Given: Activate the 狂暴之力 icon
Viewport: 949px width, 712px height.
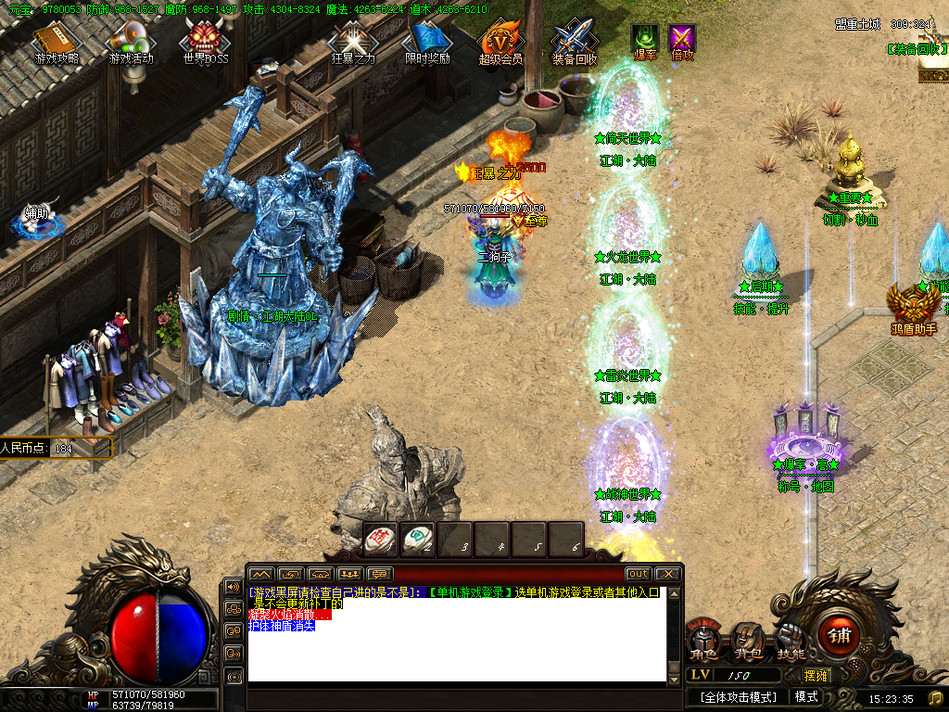Looking at the screenshot, I should (352, 42).
